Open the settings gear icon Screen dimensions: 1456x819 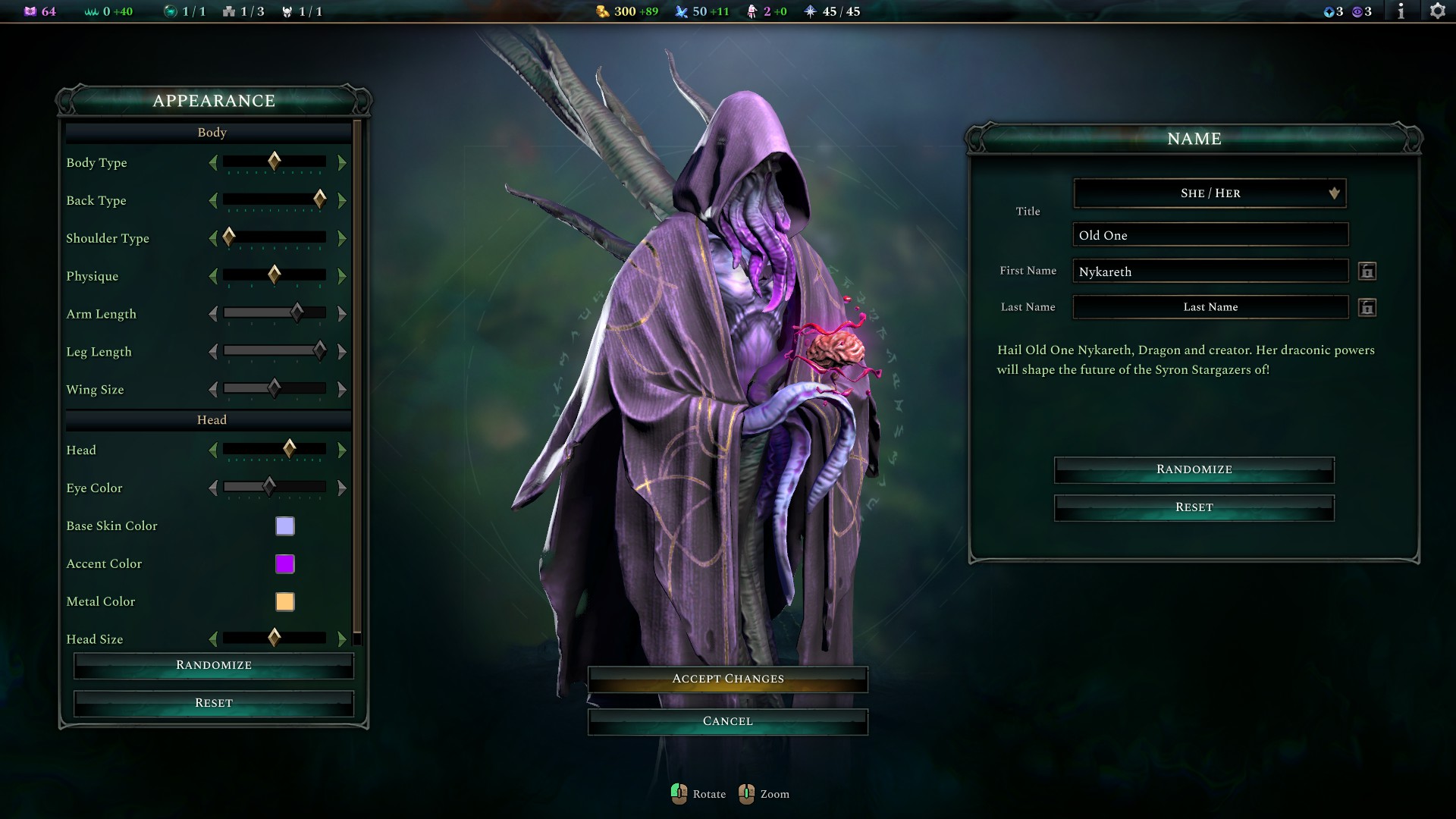(1438, 11)
